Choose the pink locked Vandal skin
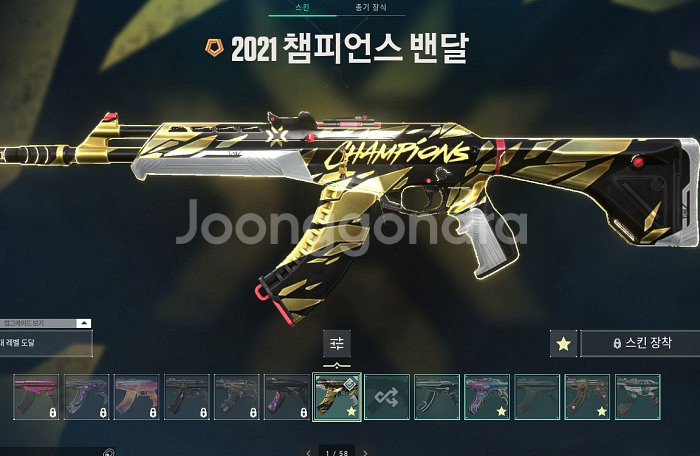The width and height of the screenshot is (700, 456). (36, 396)
